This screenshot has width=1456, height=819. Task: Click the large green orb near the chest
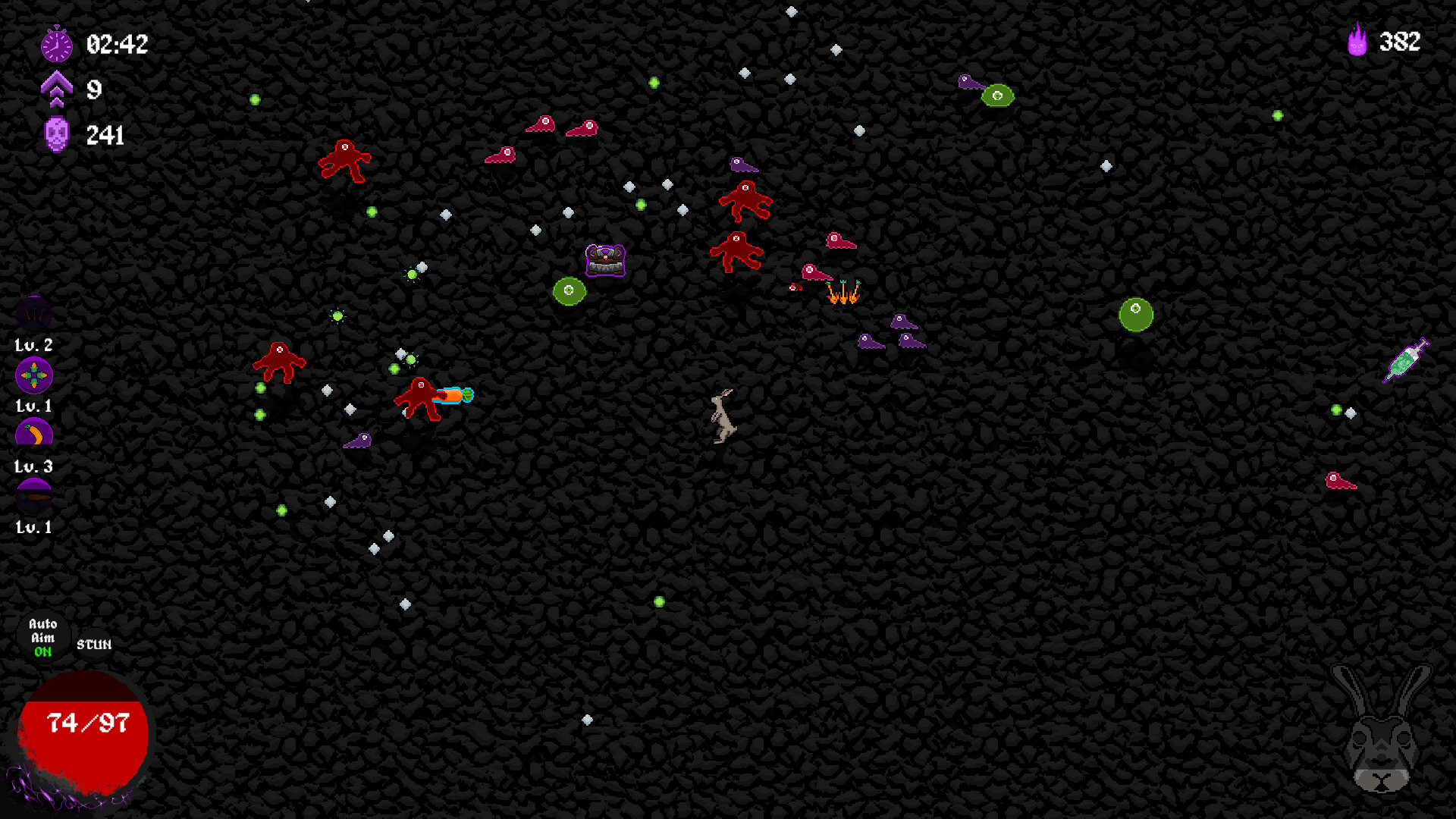click(570, 290)
